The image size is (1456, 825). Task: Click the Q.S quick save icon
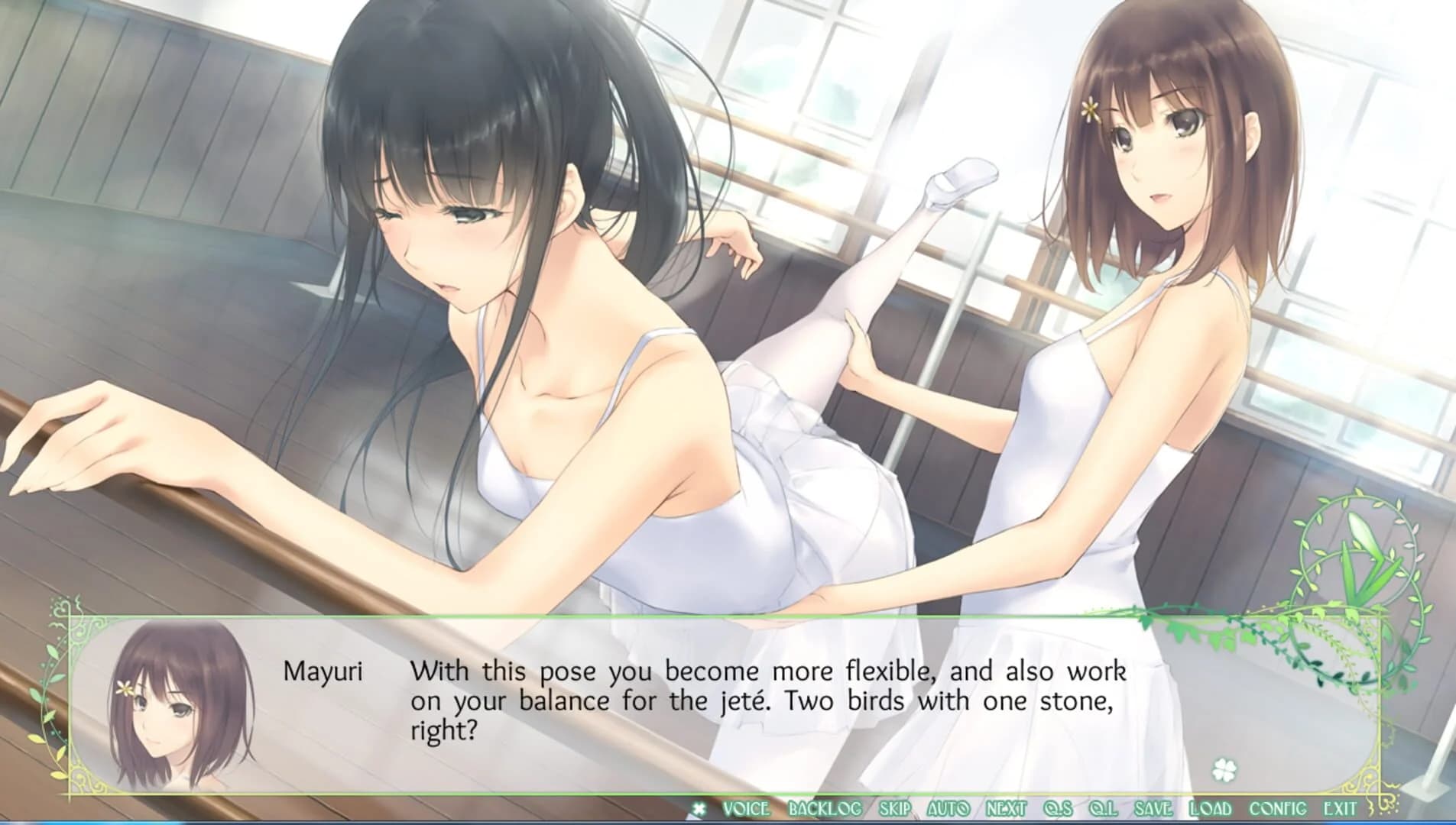pyautogui.click(x=1059, y=807)
